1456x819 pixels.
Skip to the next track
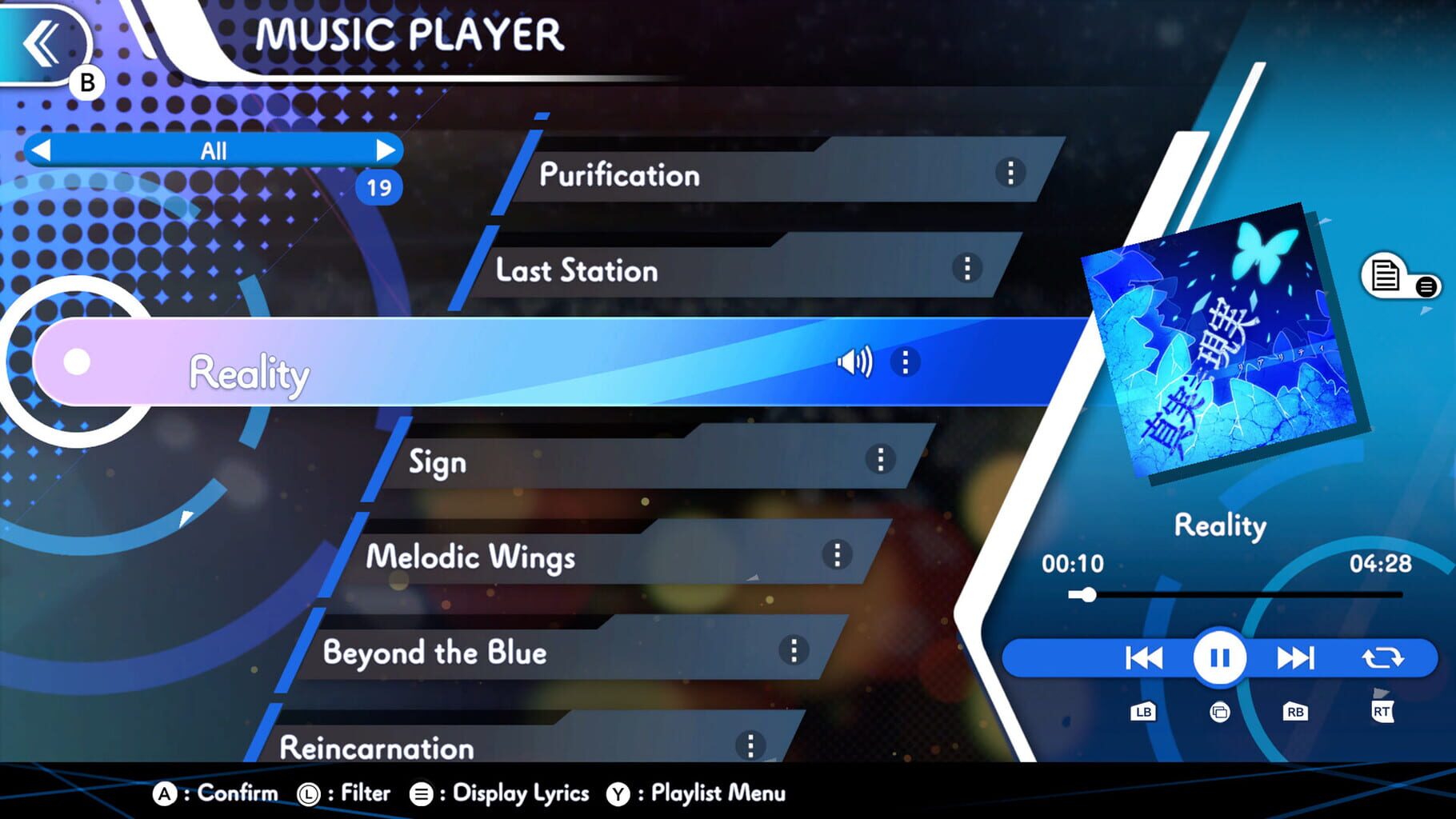click(x=1296, y=657)
